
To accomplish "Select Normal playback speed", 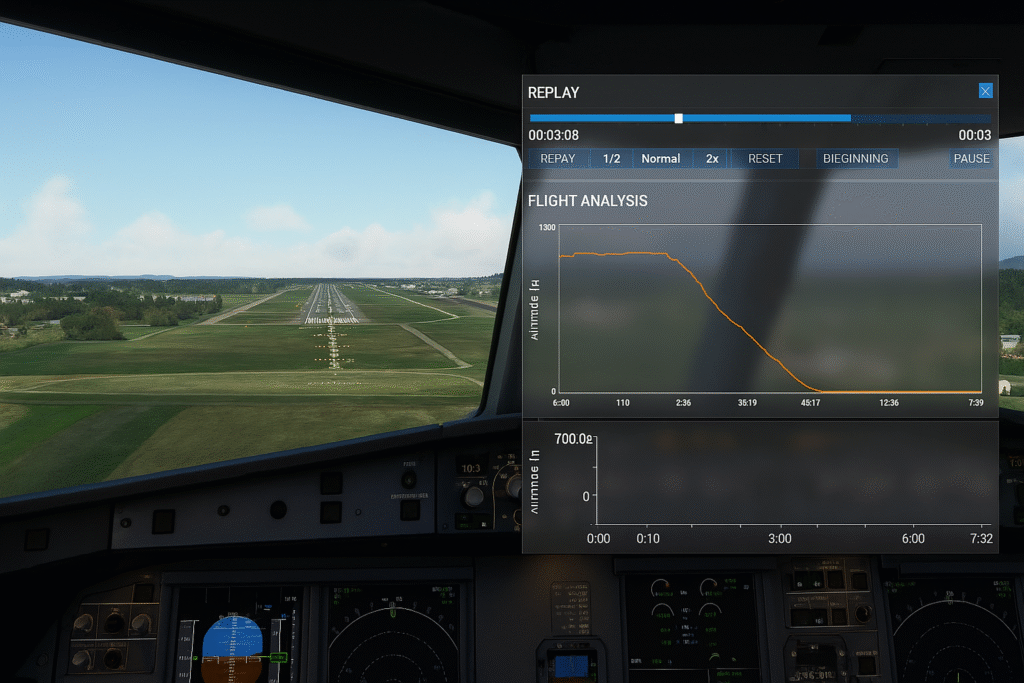I will (661, 158).
